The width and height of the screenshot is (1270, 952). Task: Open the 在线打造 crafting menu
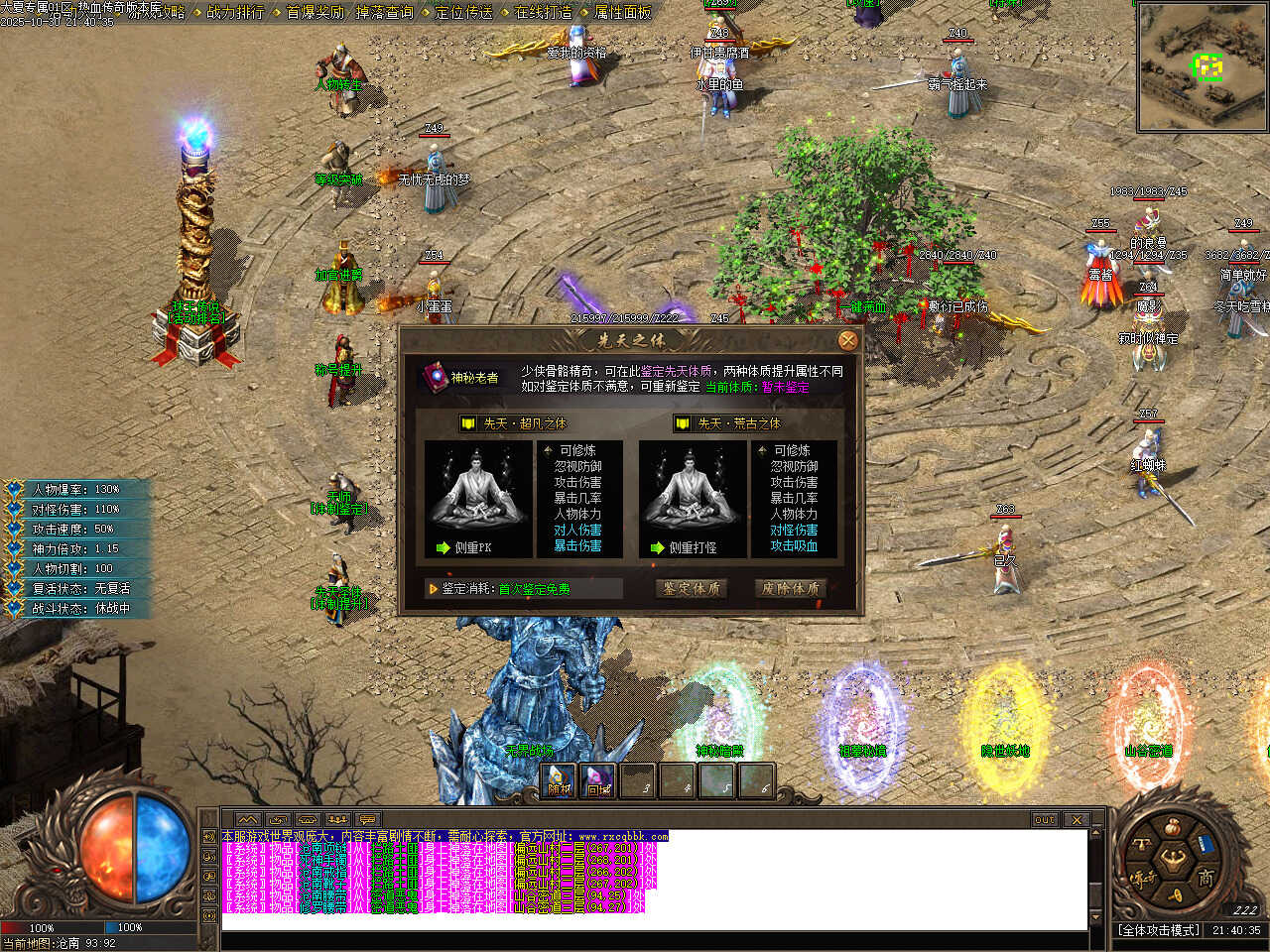pyautogui.click(x=543, y=12)
